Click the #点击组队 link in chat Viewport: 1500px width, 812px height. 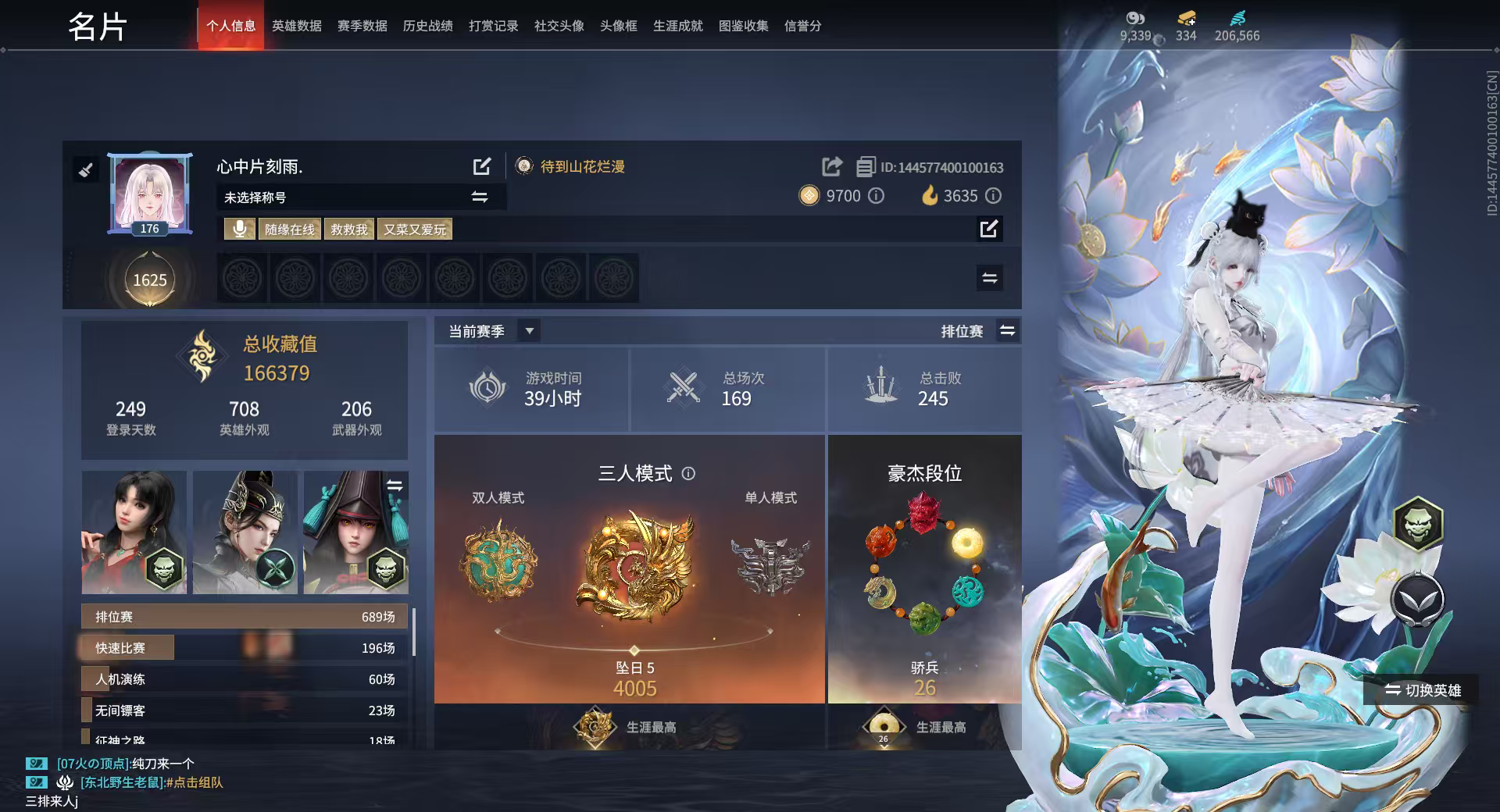tap(195, 782)
